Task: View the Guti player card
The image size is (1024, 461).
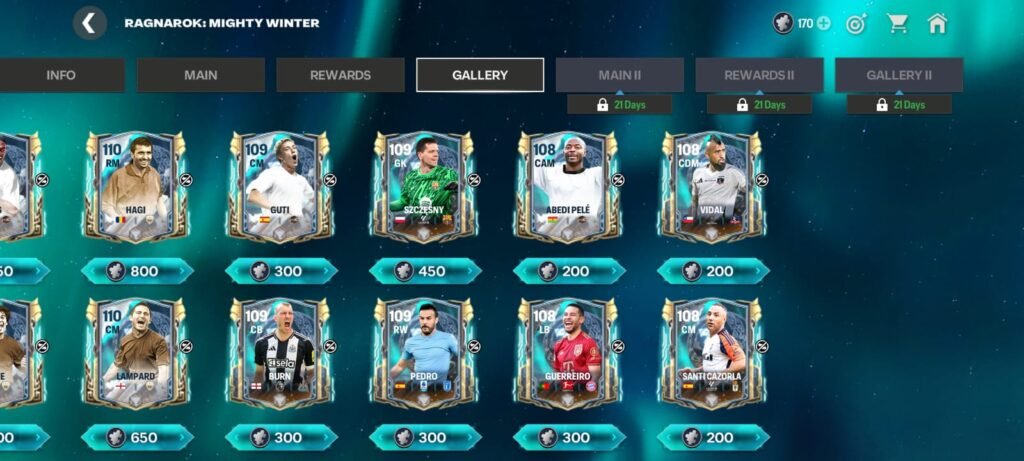Action: tap(279, 187)
